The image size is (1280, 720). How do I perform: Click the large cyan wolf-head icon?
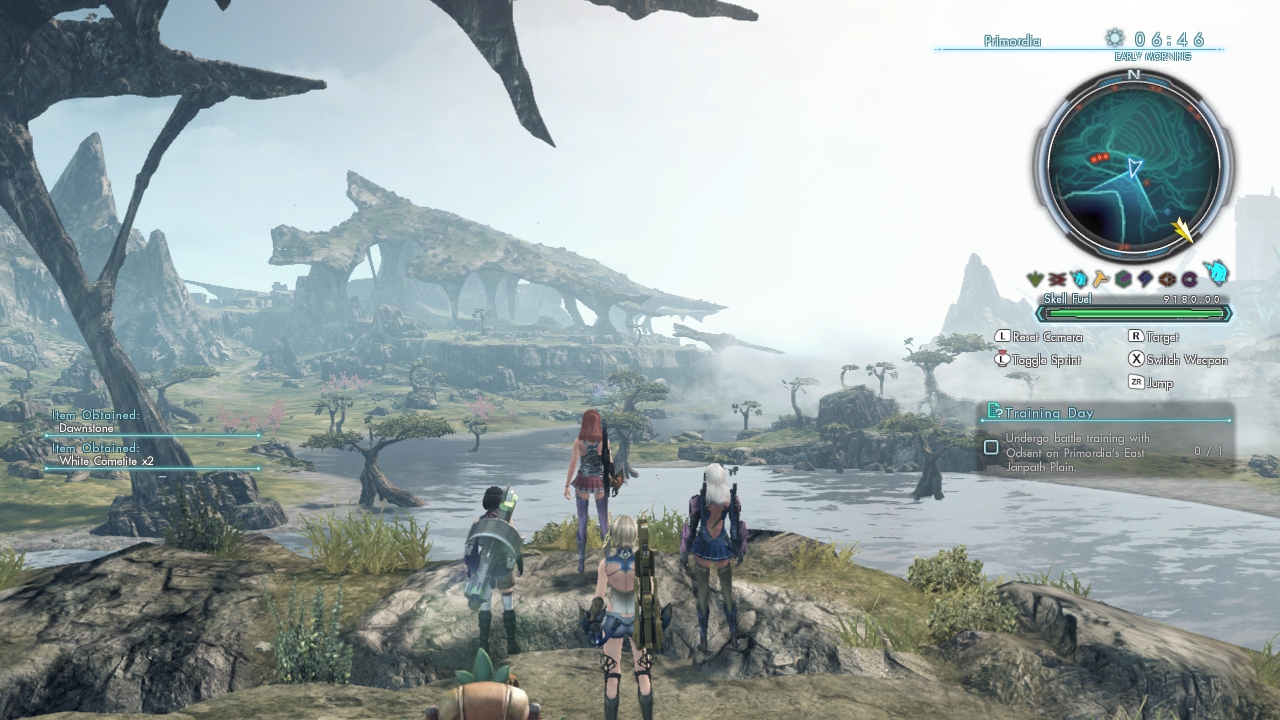pos(1215,271)
